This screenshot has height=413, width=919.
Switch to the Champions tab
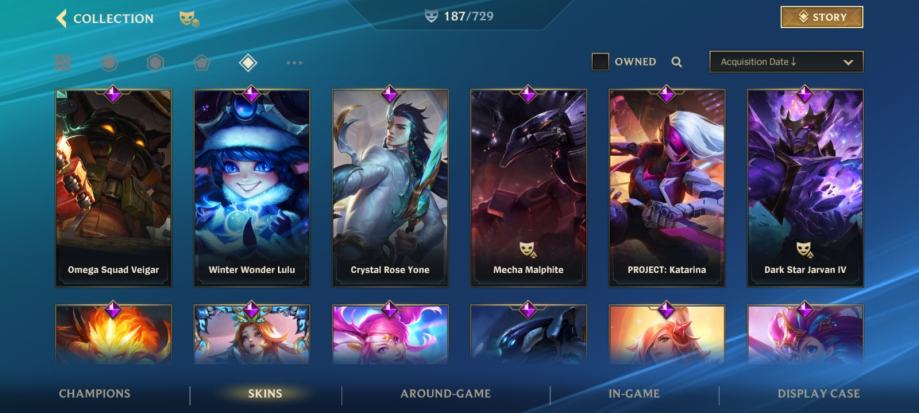(94, 394)
